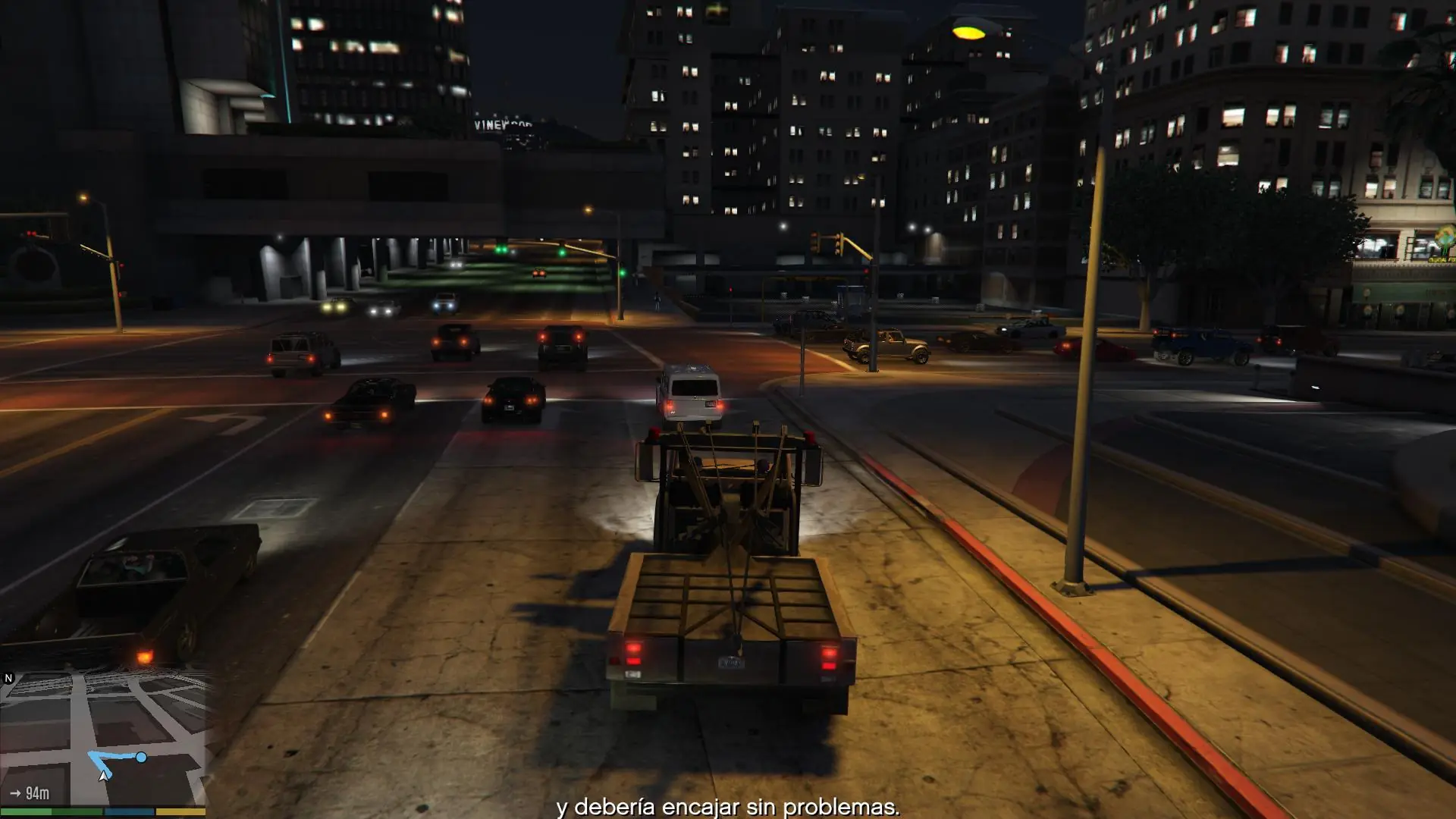Click the blue destination blip on the minimap
This screenshot has width=1456, height=819.
141,756
